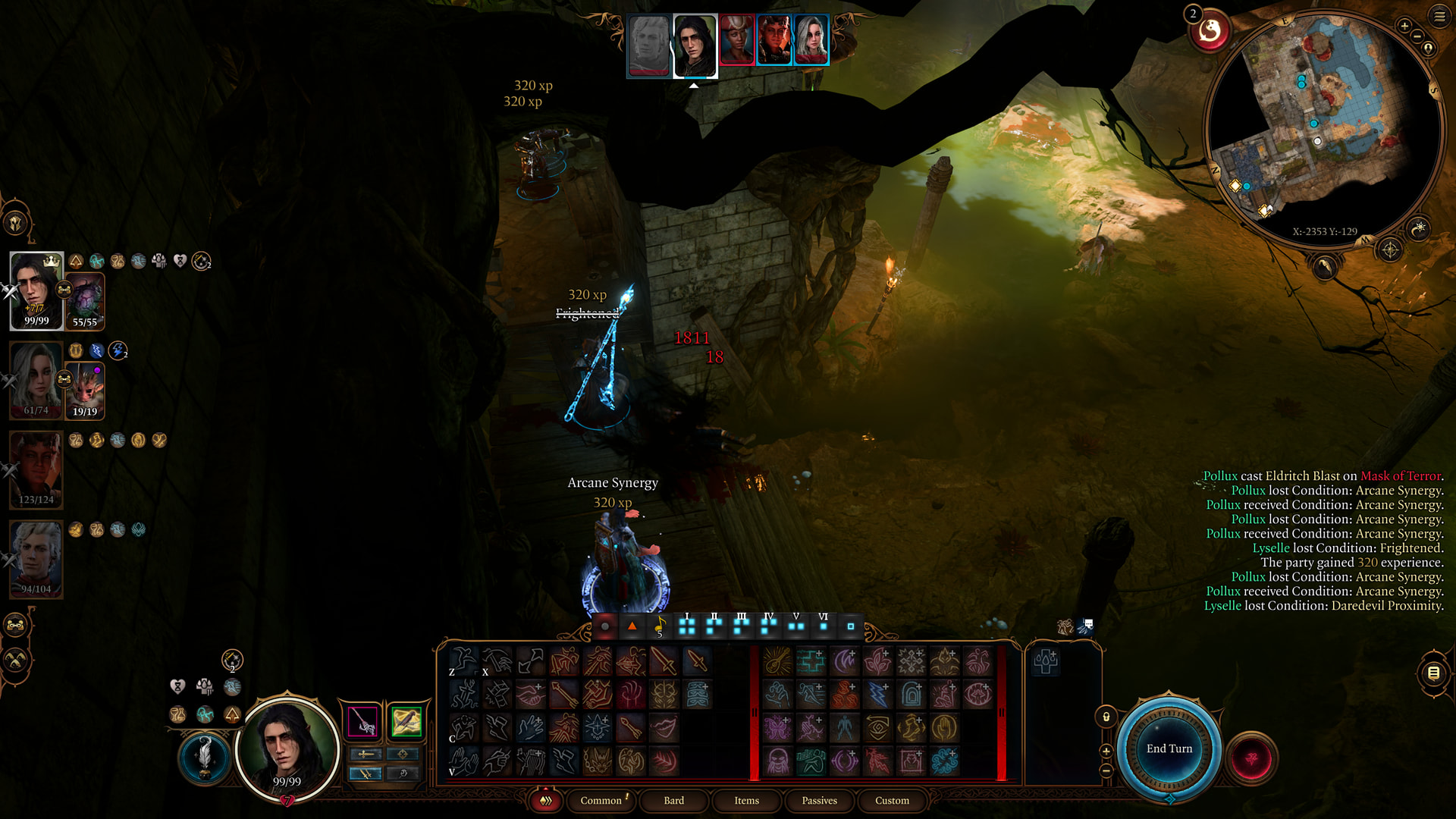Click the red-haired character in turn order
Viewport: 1456px width, 819px height.
(773, 39)
